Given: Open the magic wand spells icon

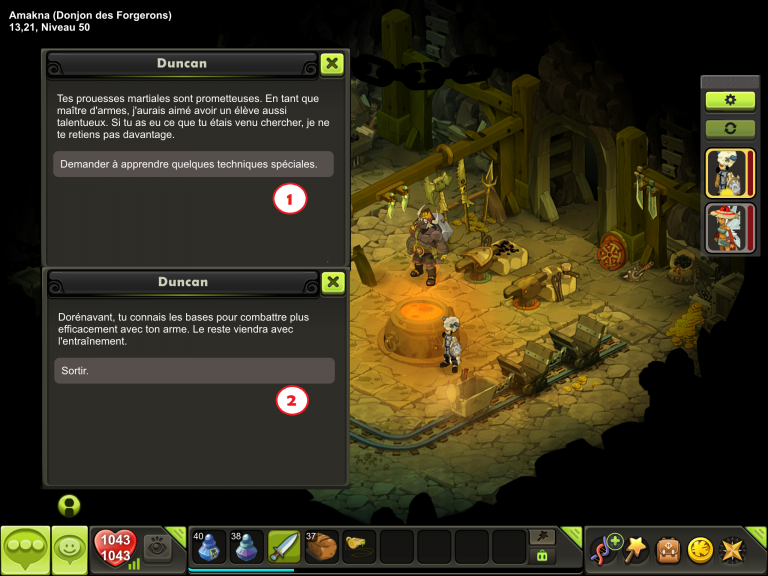Looking at the screenshot, I should coord(636,550).
